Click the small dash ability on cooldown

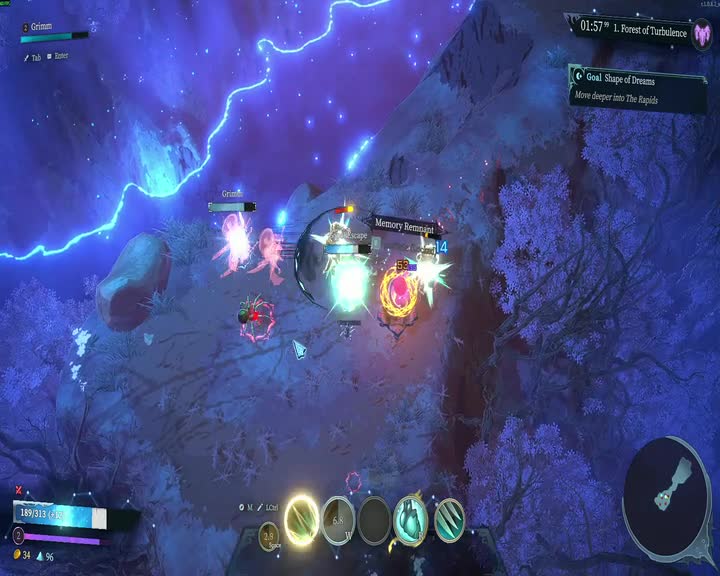click(269, 536)
